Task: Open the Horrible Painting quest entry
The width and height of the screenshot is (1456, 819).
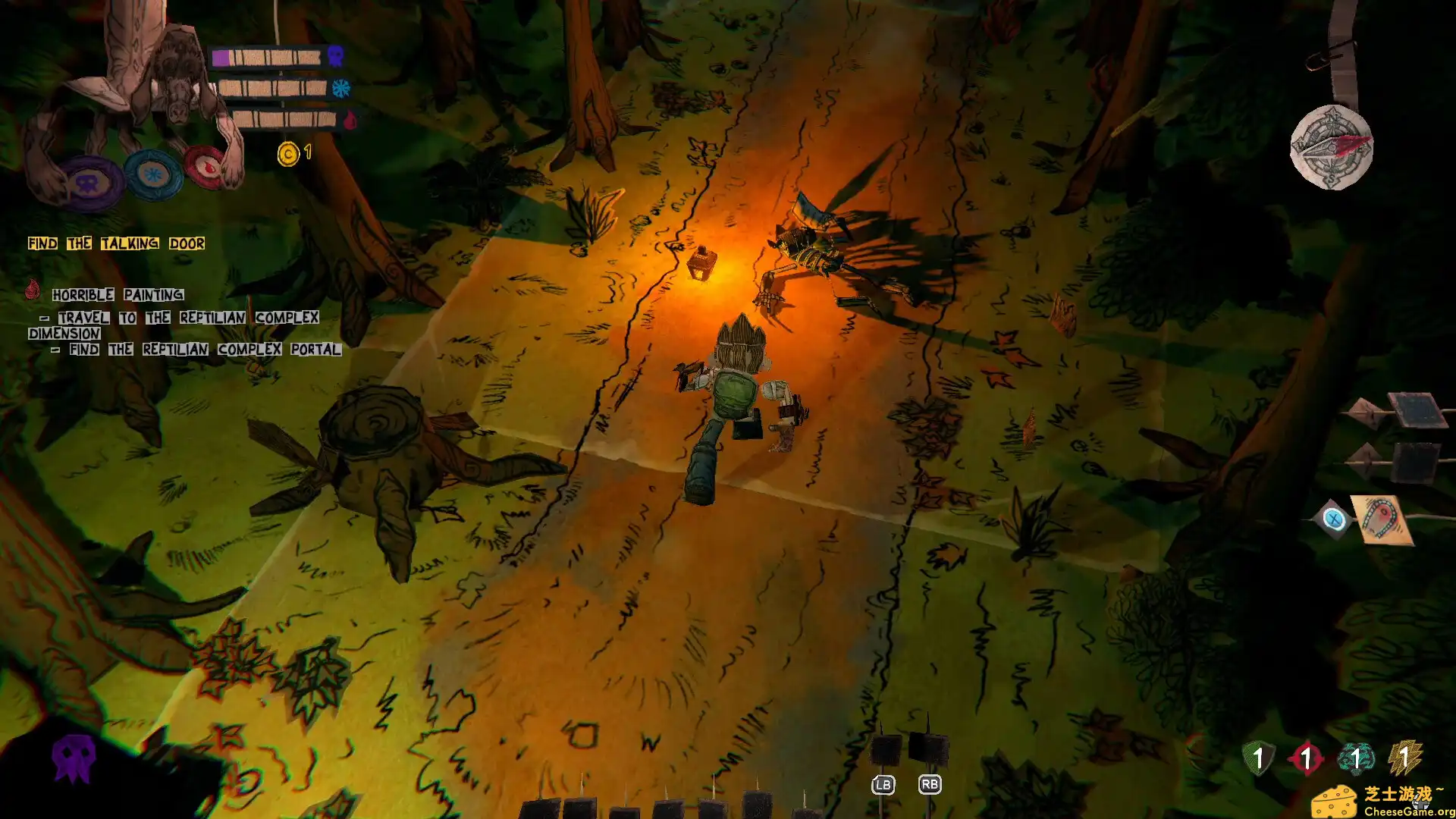Action: coord(118,294)
